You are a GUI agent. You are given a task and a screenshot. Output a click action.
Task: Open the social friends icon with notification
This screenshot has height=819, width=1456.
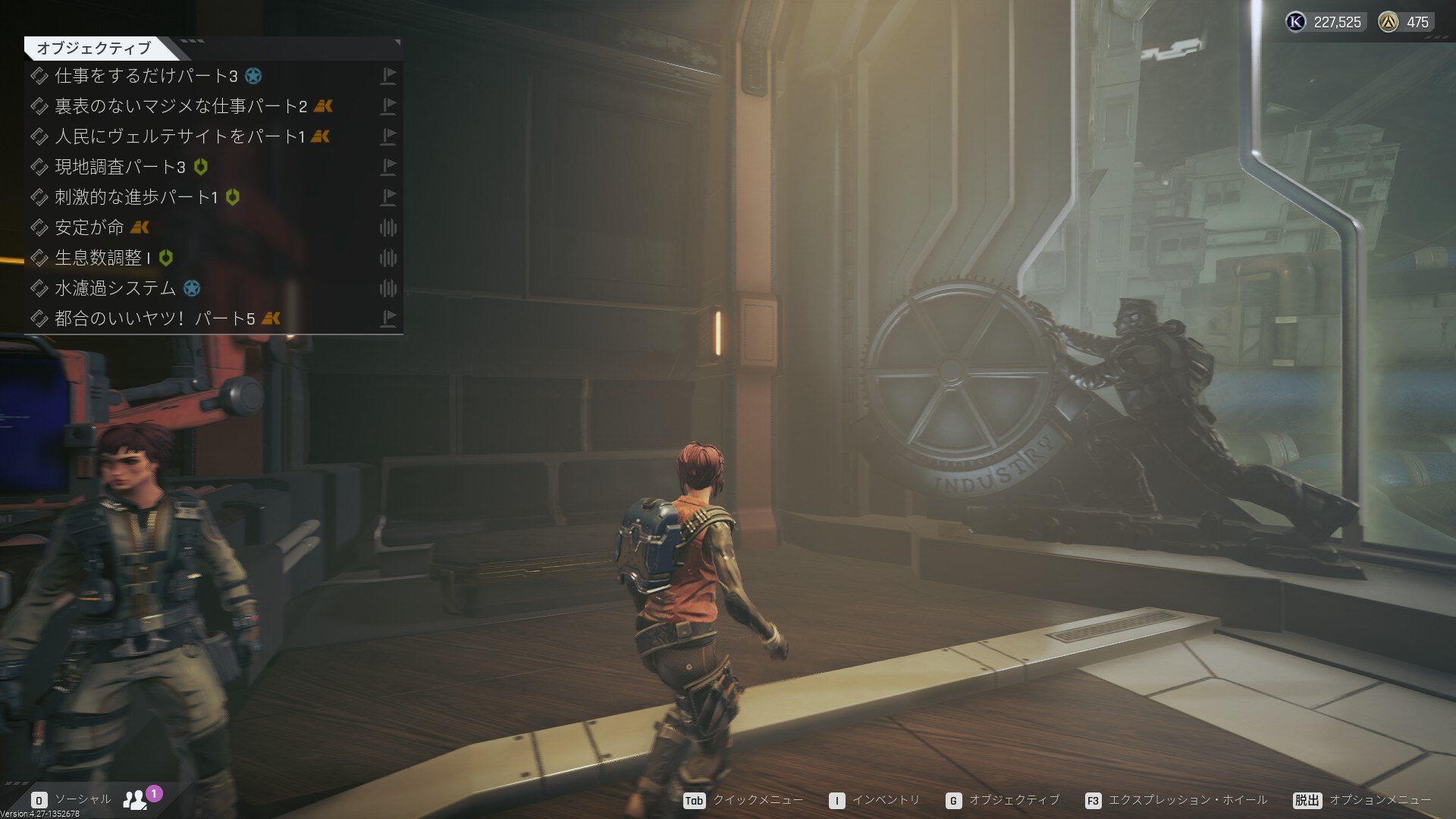[136, 799]
